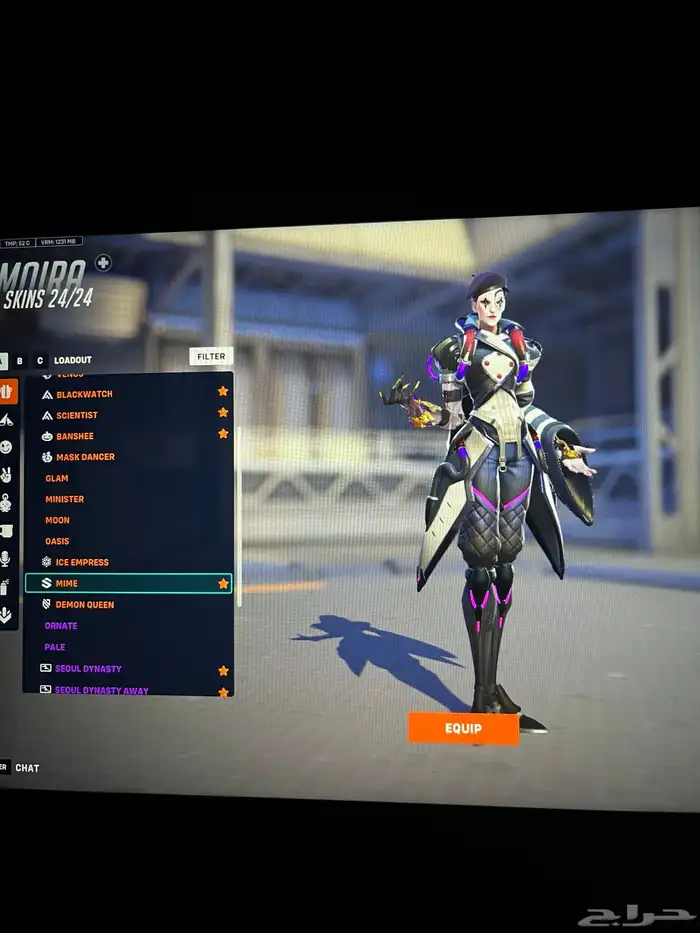The height and width of the screenshot is (933, 700).
Task: Open the skin Filter options
Action: coord(211,356)
